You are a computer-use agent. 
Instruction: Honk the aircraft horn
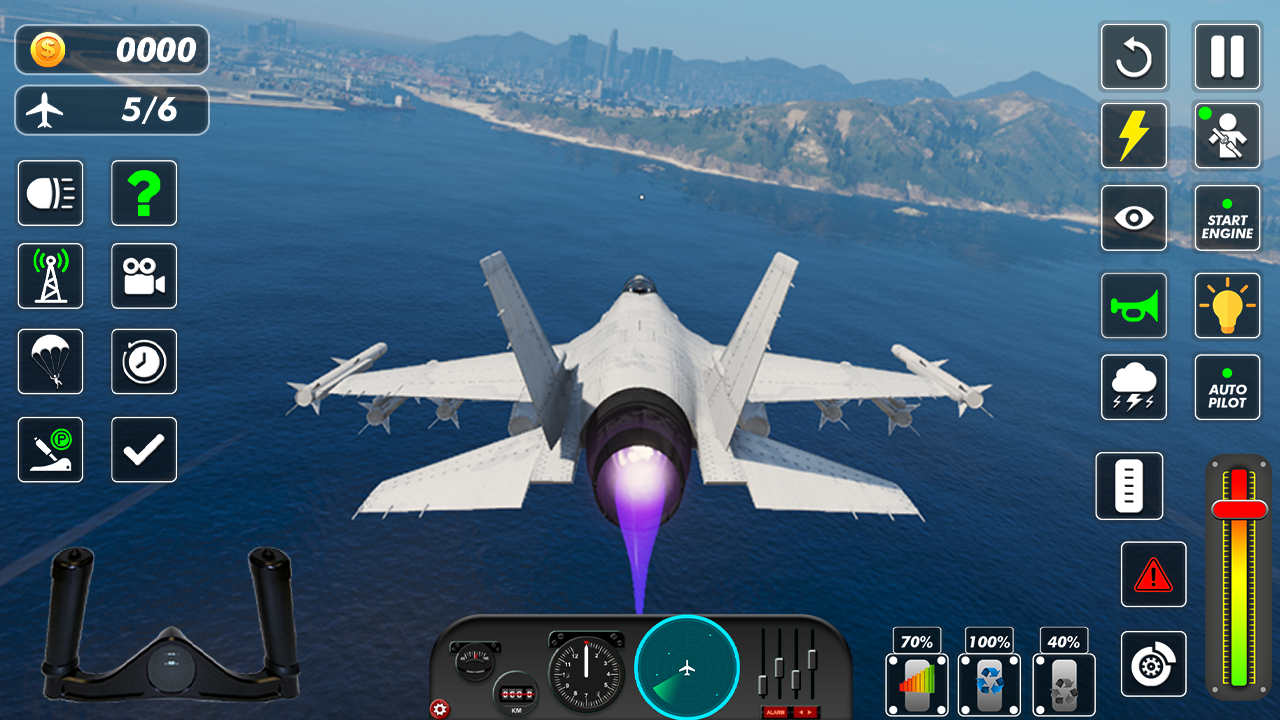tap(1134, 306)
